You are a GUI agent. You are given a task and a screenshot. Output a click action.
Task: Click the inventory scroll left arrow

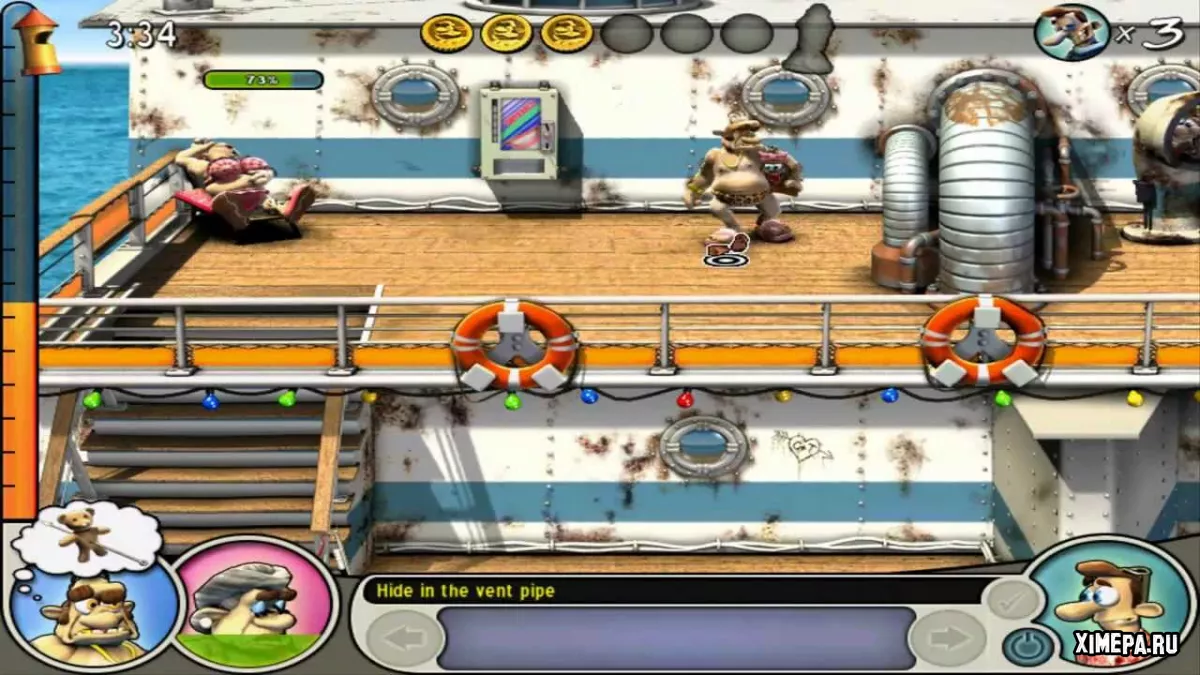tap(405, 638)
